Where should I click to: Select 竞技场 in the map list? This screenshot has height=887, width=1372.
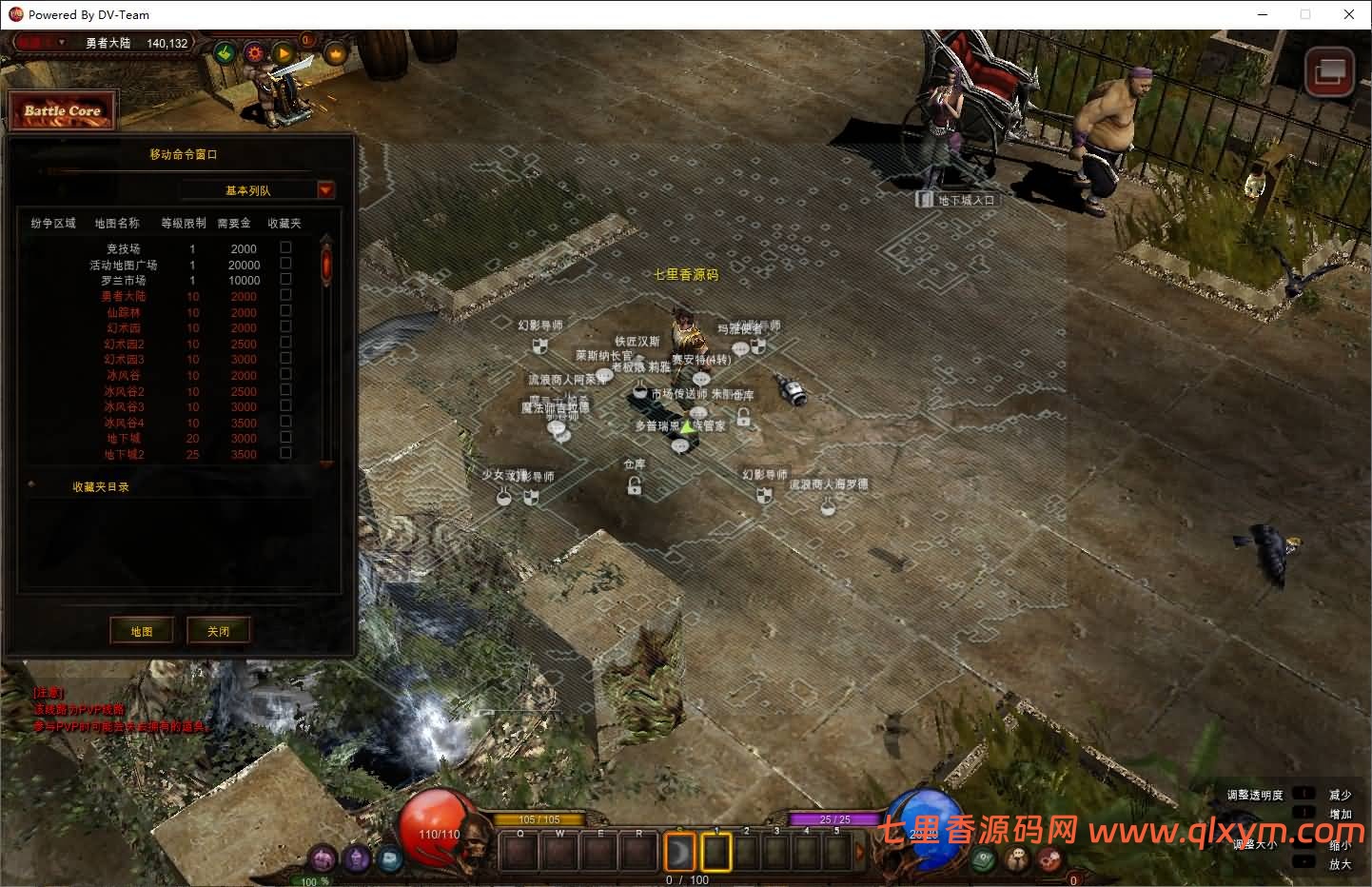(124, 248)
